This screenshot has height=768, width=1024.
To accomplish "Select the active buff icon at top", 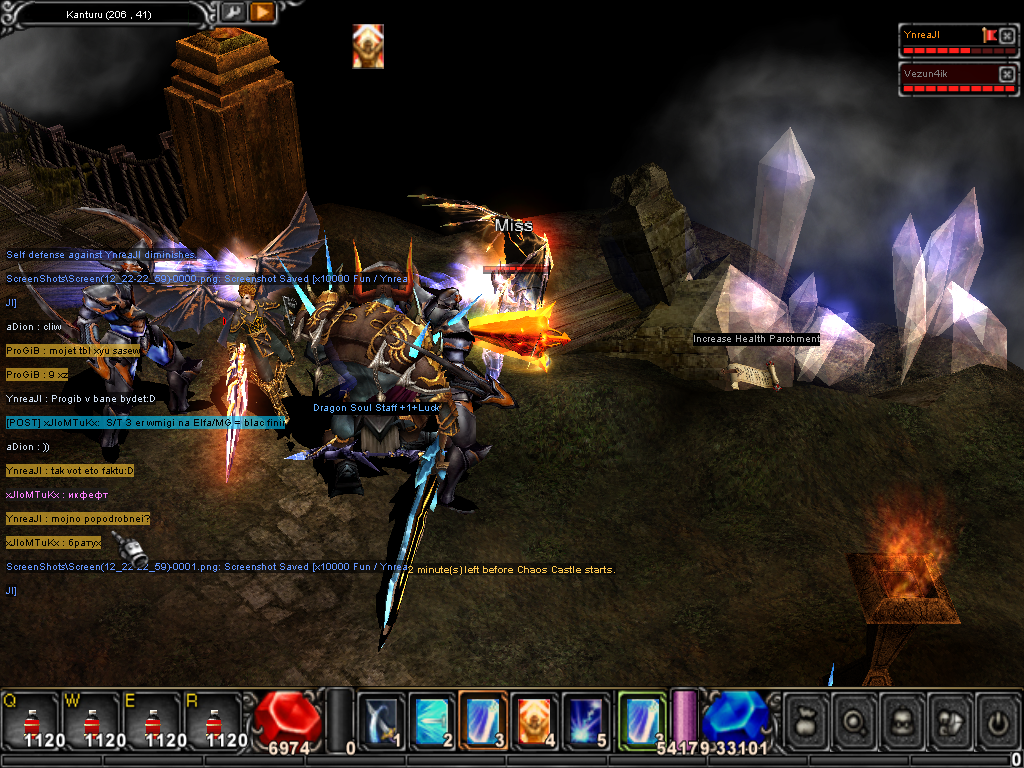I will click(368, 46).
